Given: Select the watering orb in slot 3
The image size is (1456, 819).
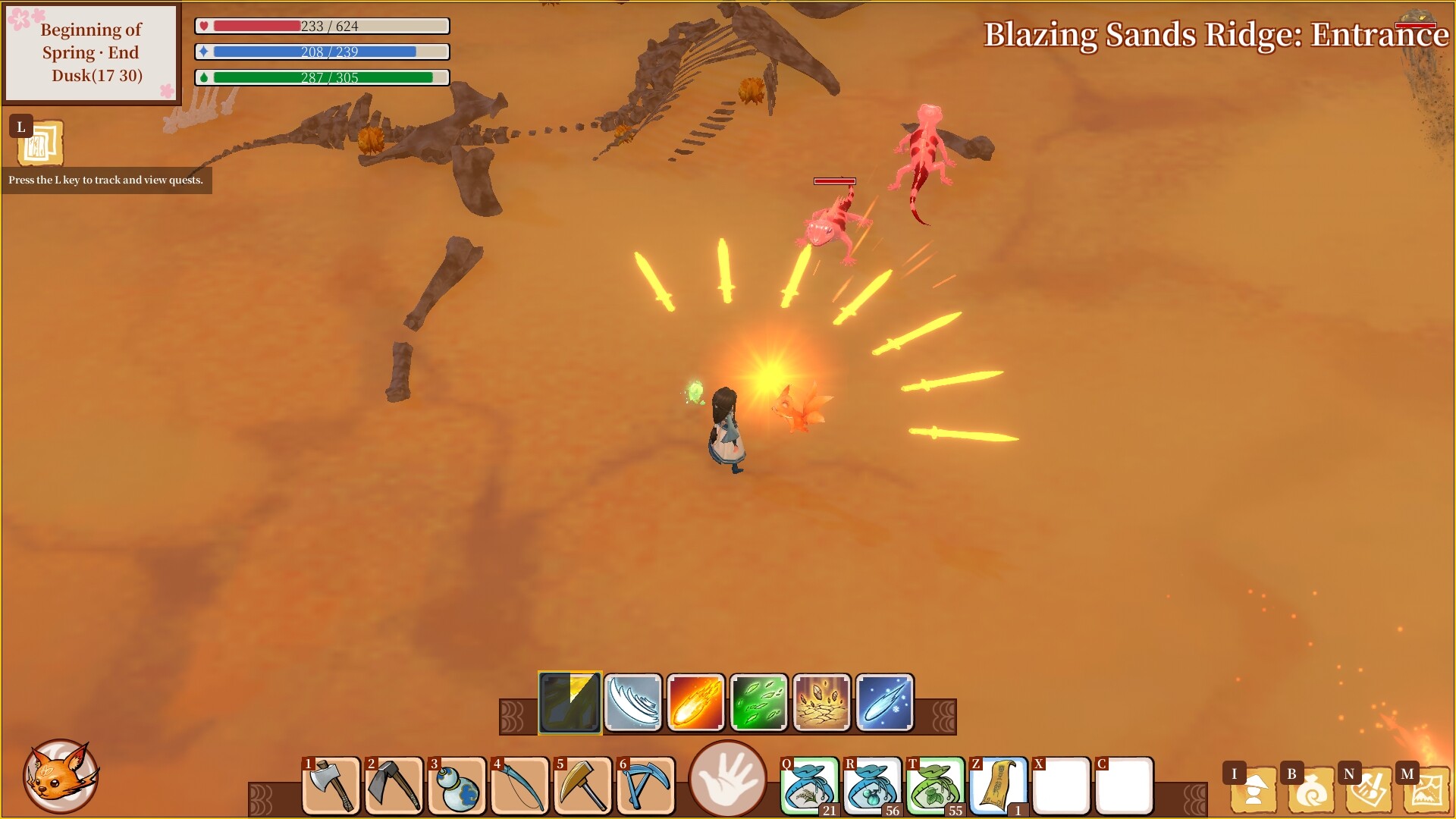Looking at the screenshot, I should click(457, 786).
